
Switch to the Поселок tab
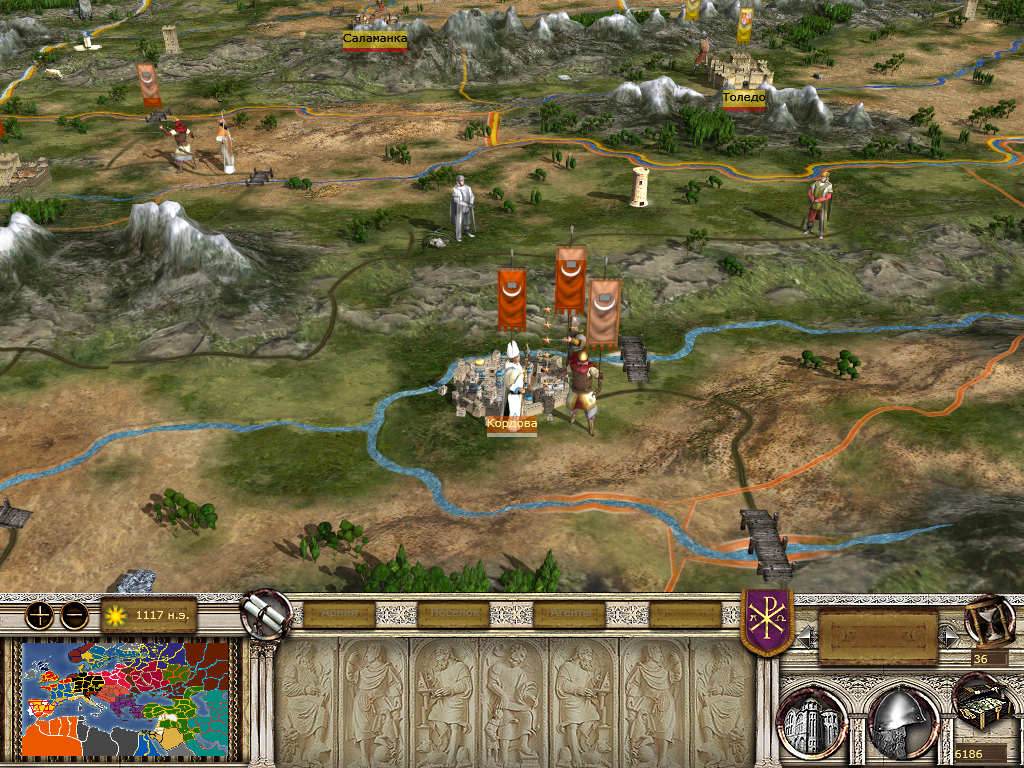point(454,614)
